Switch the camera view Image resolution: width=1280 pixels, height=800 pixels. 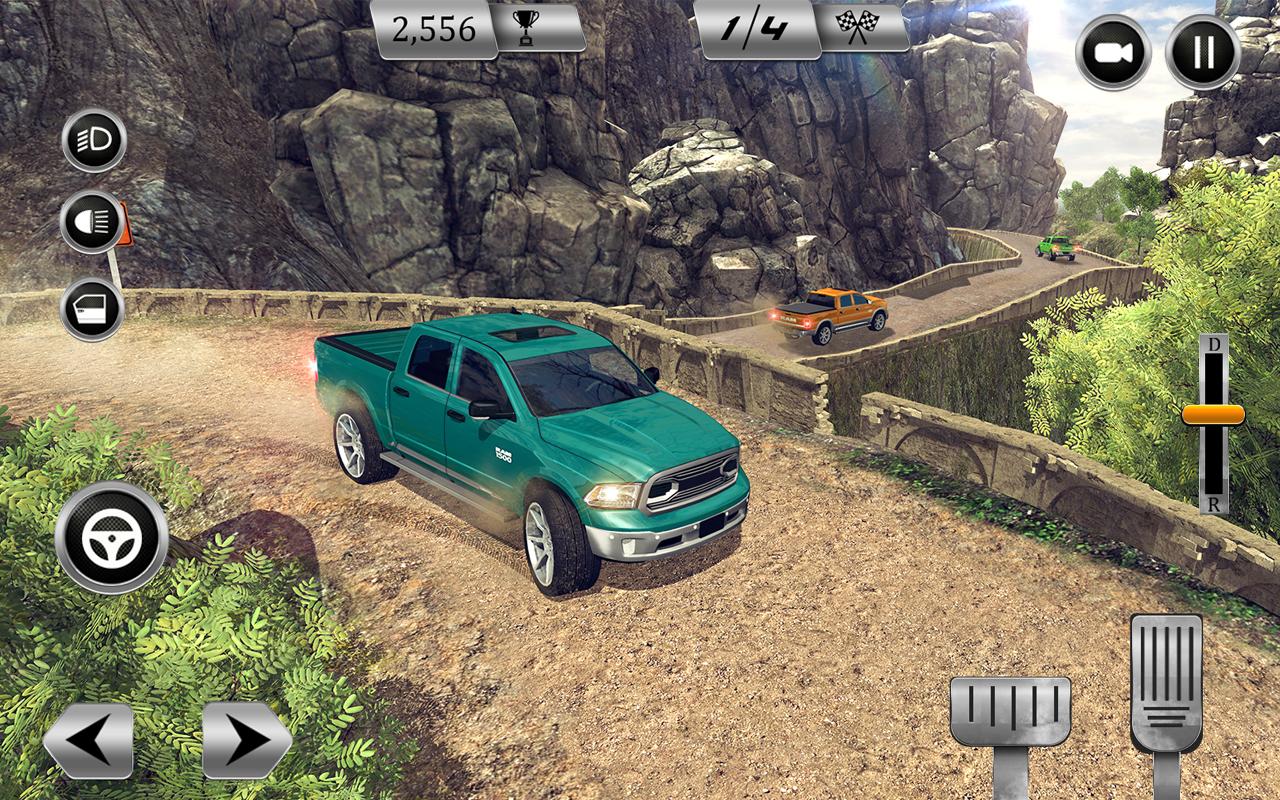[1113, 53]
